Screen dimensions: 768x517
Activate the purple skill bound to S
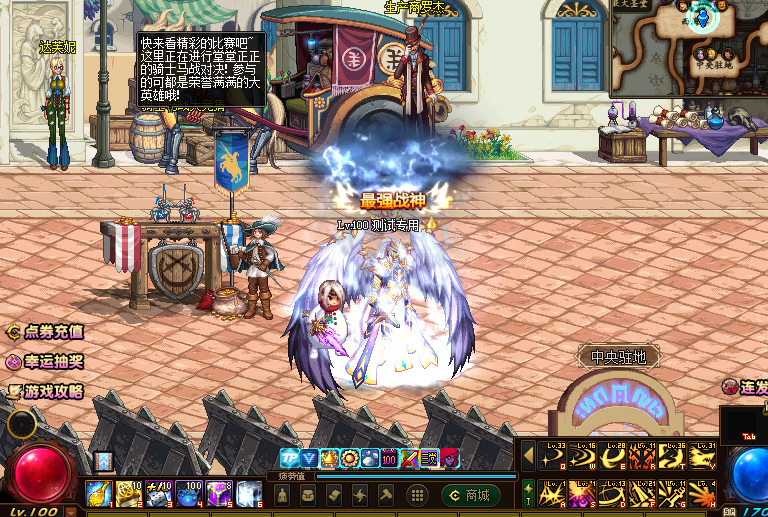click(582, 491)
